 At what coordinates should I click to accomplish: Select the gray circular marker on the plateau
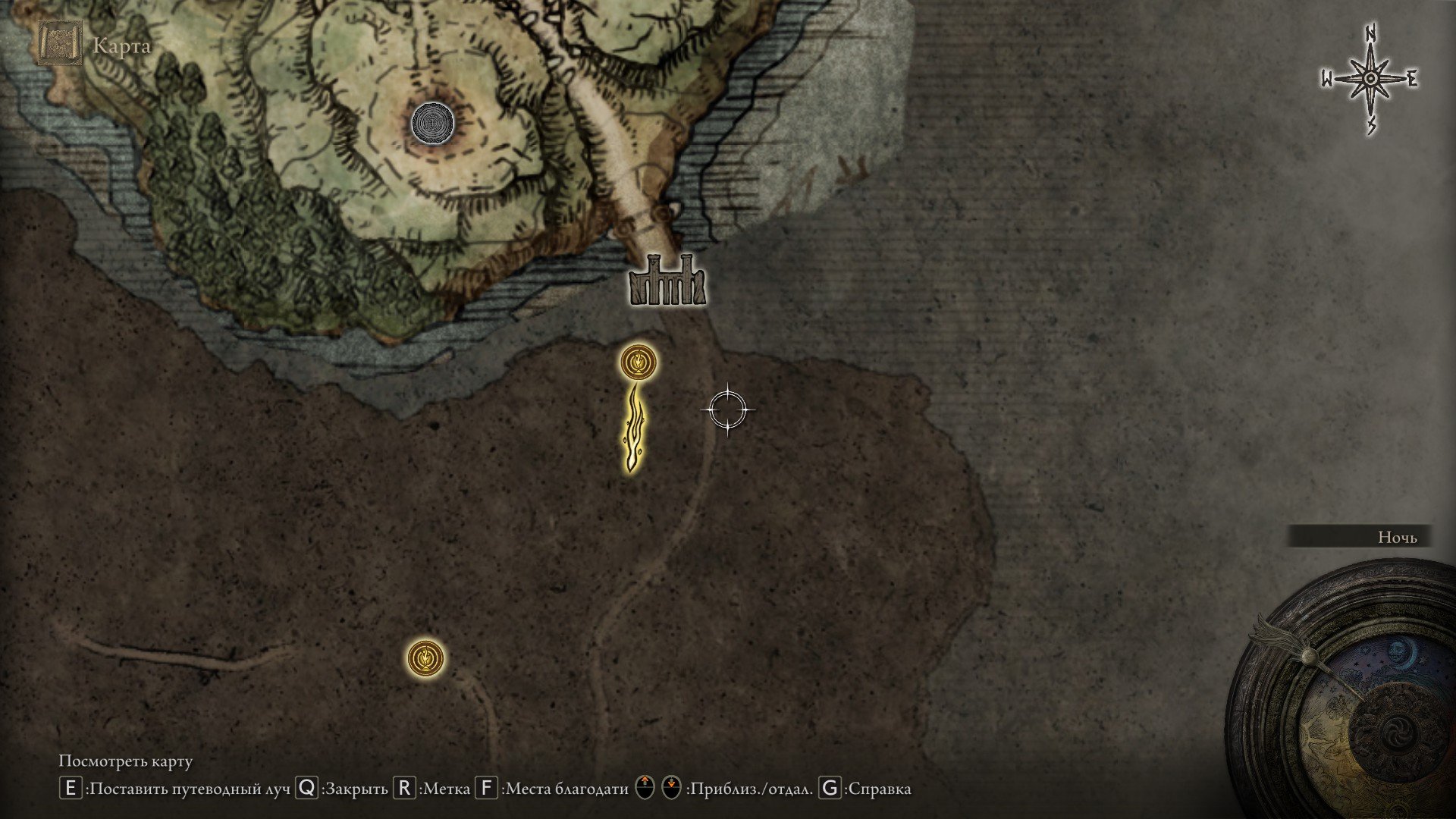(433, 122)
